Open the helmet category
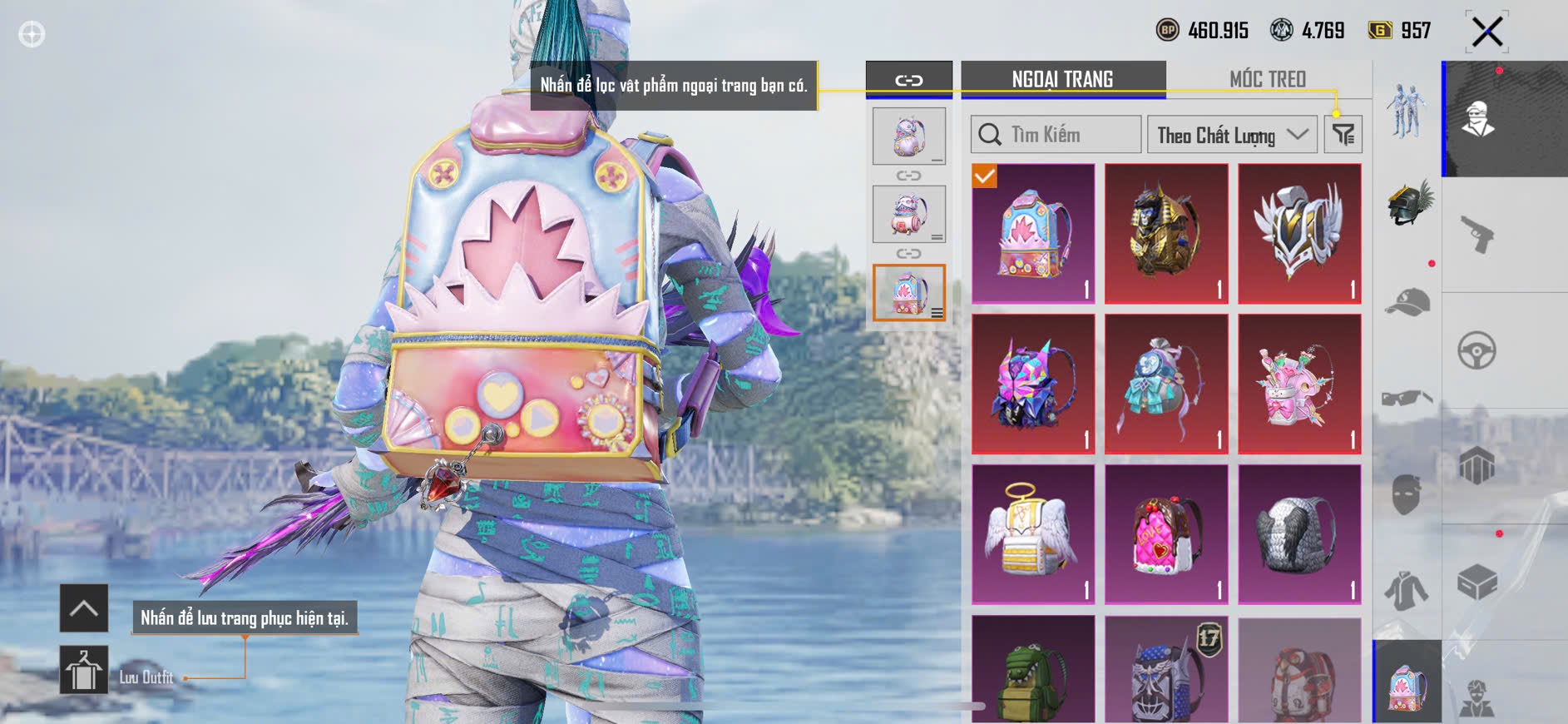This screenshot has width=1568, height=724. point(1408,202)
